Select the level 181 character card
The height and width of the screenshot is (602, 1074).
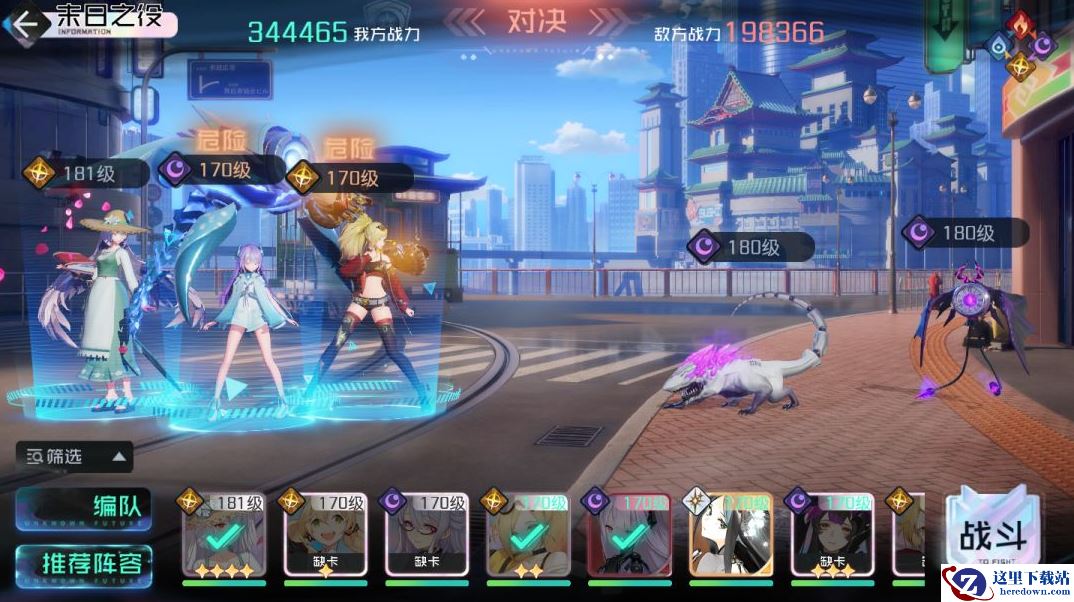[x=223, y=535]
